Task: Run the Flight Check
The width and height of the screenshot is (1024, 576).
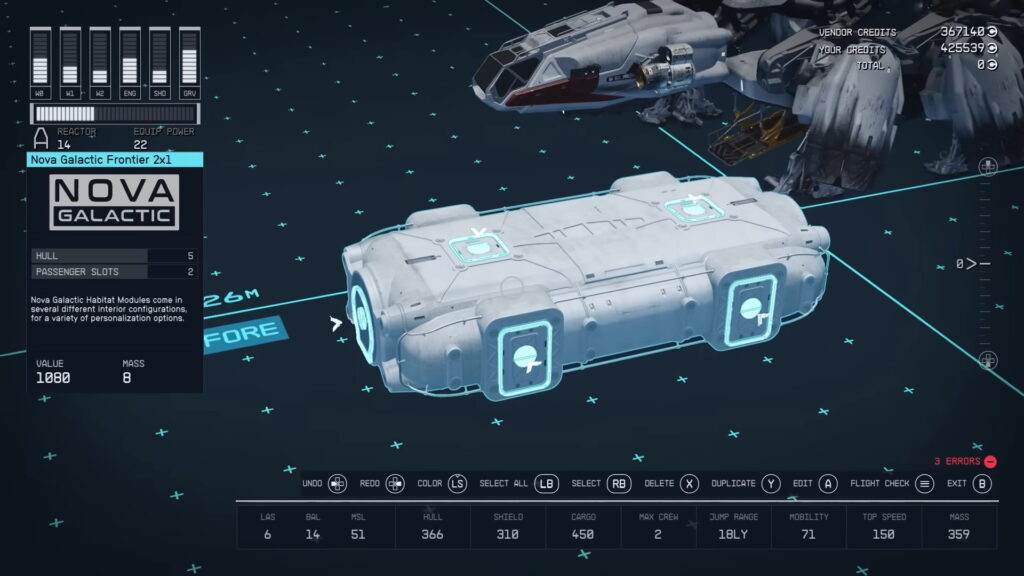Action: (x=879, y=484)
